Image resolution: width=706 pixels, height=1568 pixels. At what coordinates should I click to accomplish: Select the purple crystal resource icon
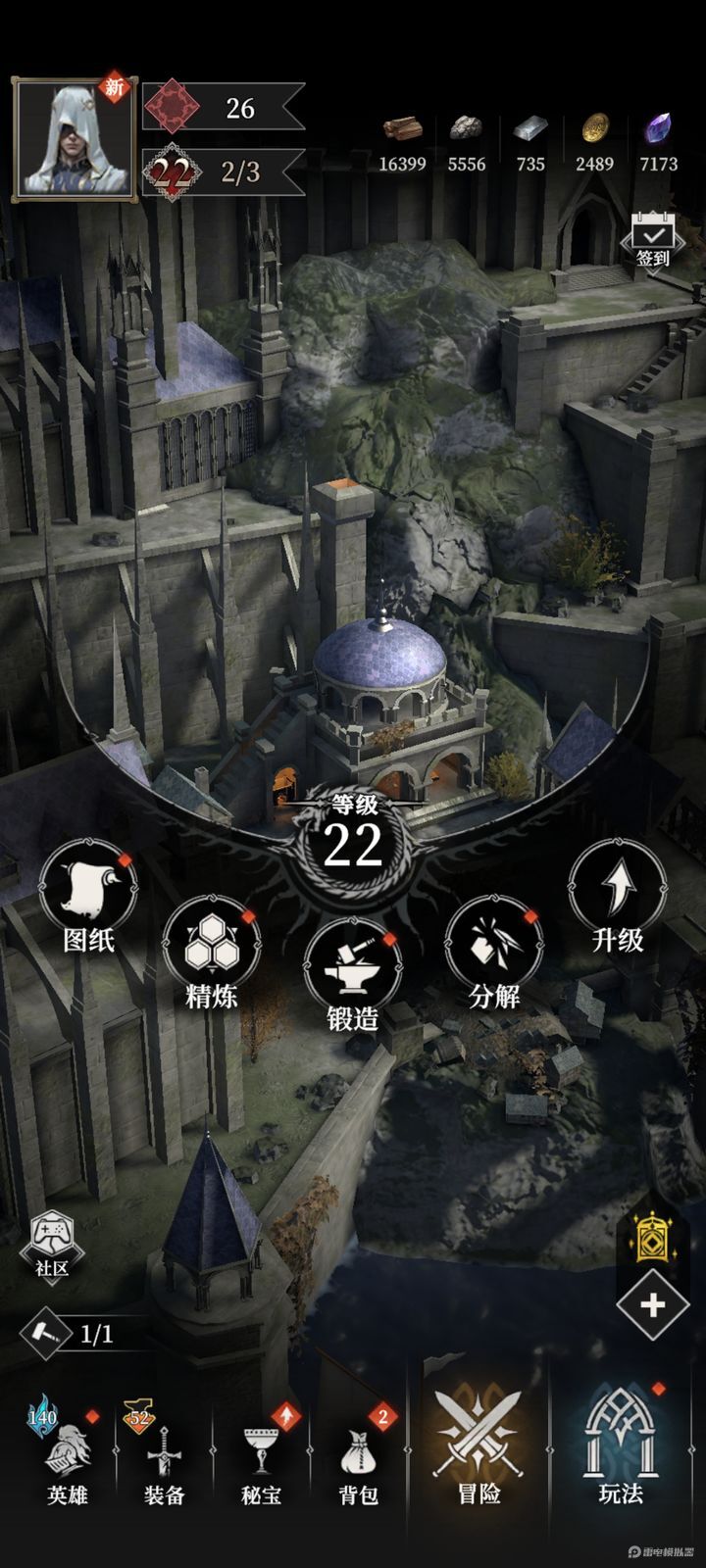coord(657,129)
